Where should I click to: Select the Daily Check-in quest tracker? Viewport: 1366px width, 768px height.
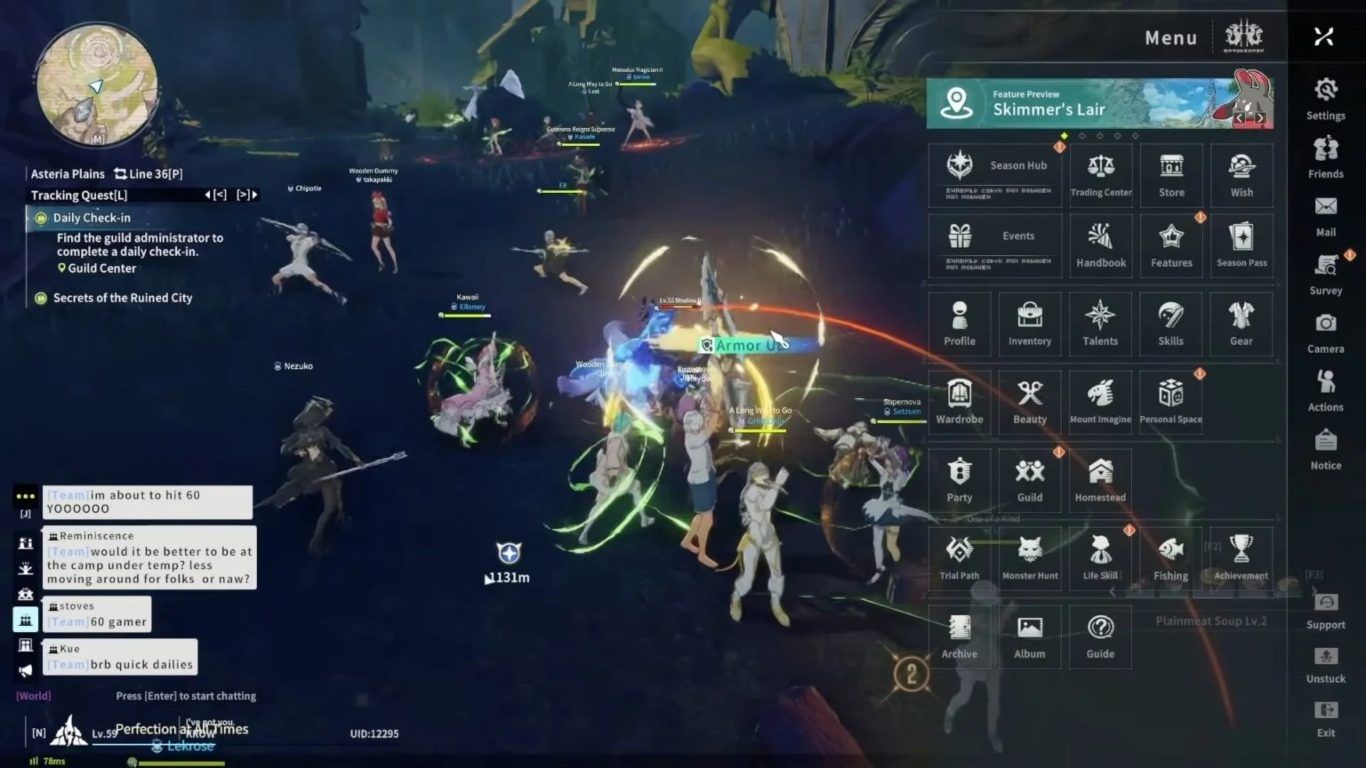92,218
